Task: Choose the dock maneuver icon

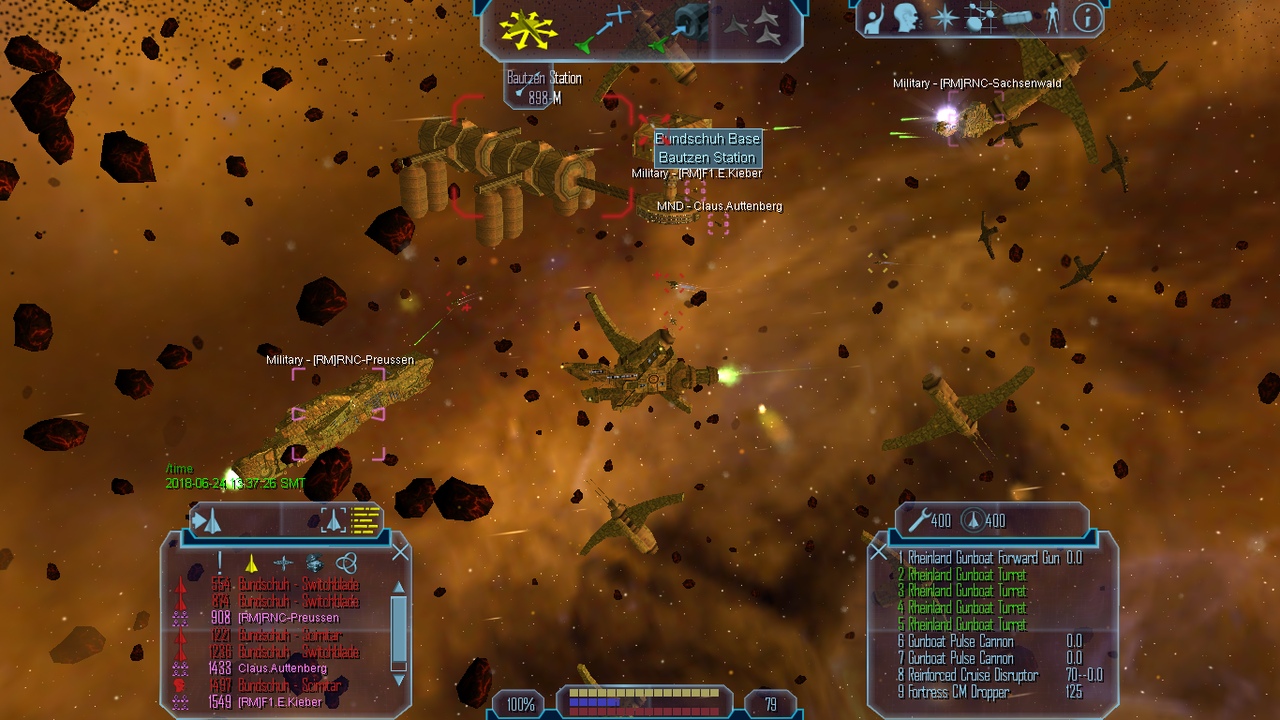Action: [x=681, y=28]
